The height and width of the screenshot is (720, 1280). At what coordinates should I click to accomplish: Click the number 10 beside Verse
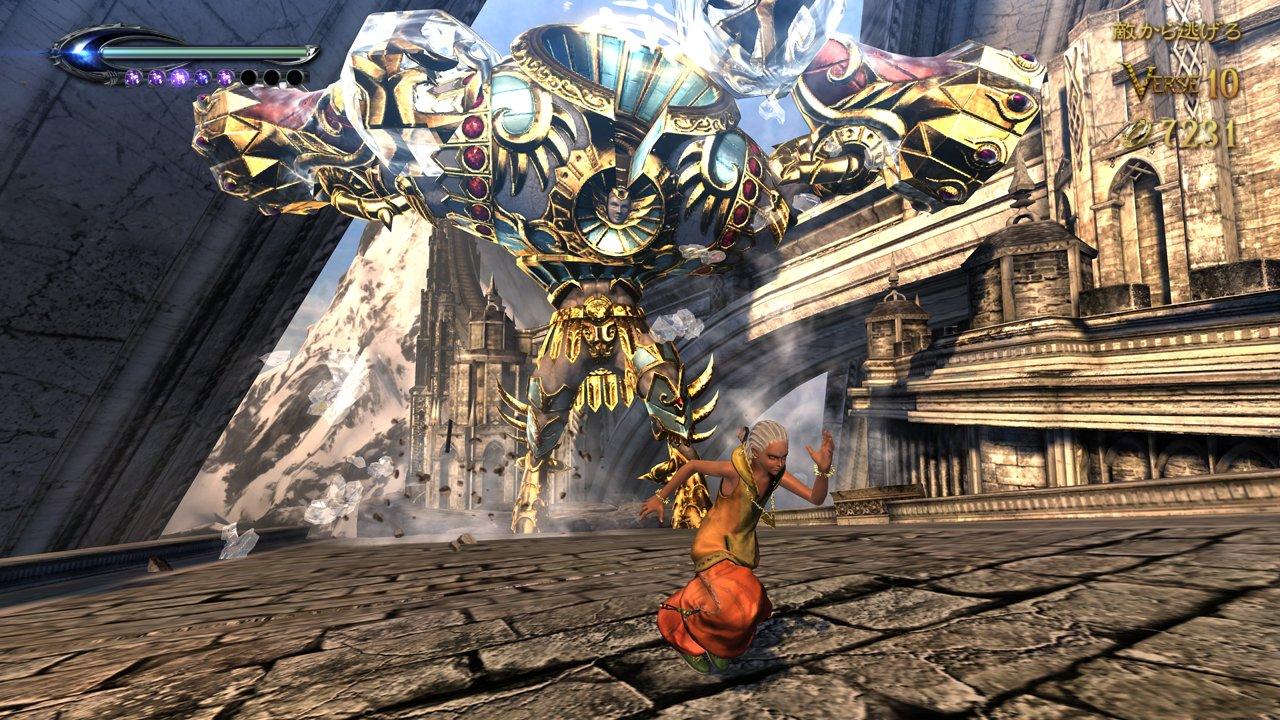[x=1225, y=81]
